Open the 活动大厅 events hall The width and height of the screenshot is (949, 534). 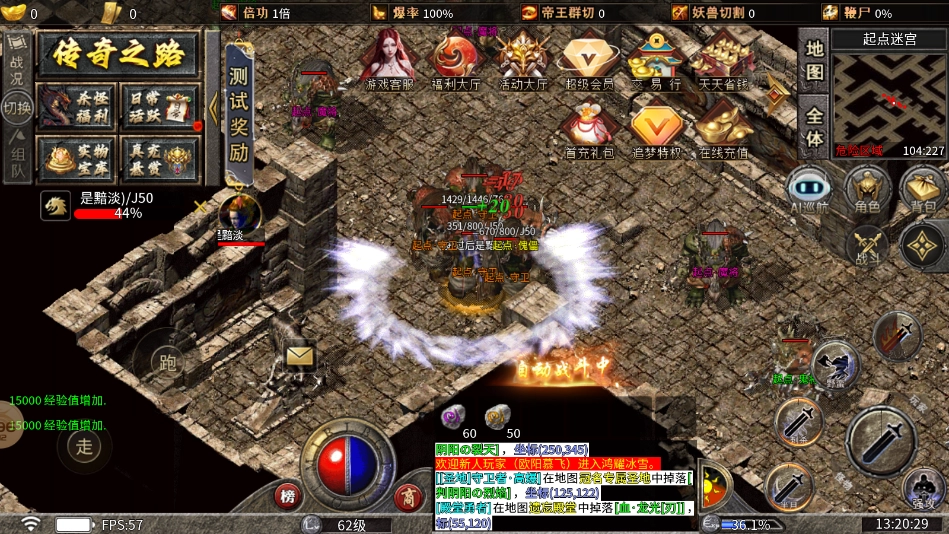(523, 60)
